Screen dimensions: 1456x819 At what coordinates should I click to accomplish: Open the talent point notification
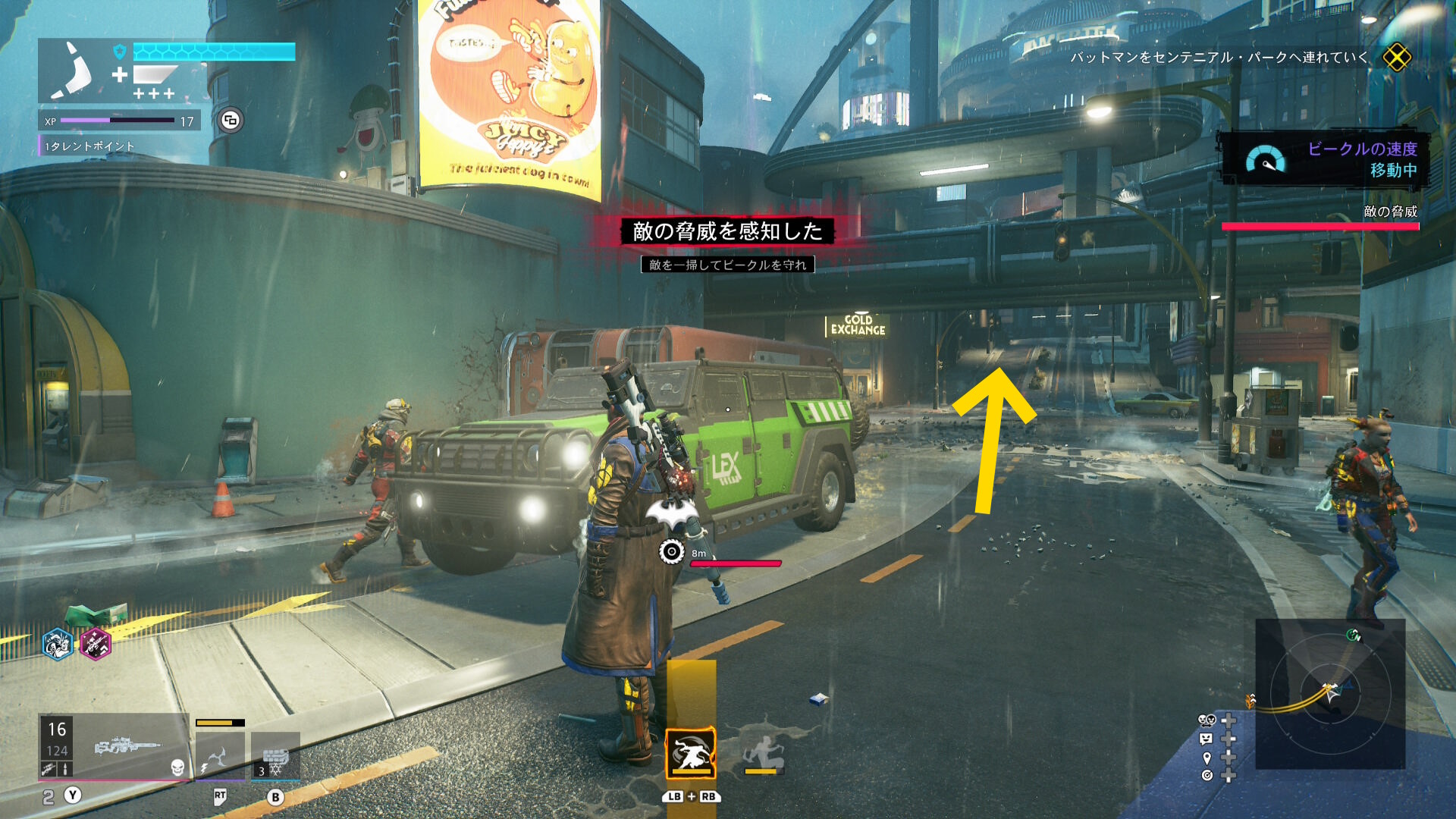[x=89, y=146]
